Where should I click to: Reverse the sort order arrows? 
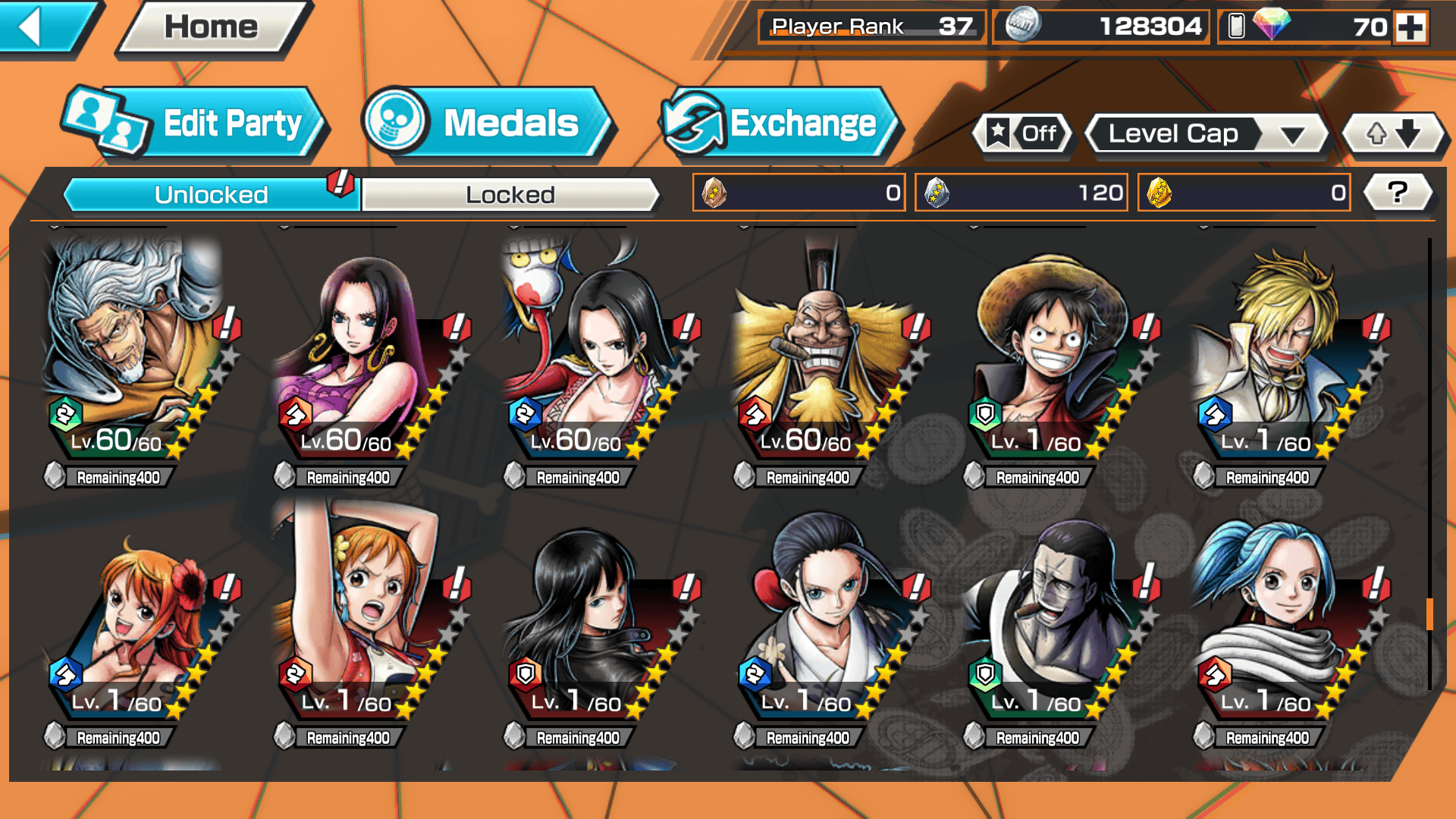(1393, 134)
